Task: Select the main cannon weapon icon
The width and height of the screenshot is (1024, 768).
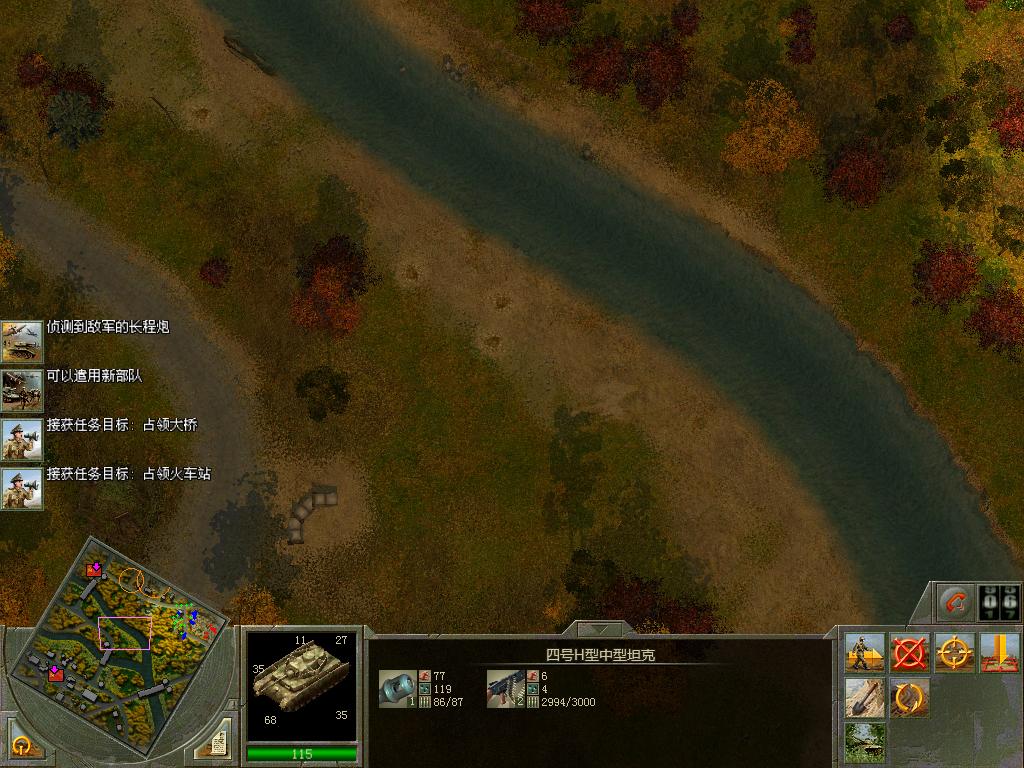Action: 396,688
